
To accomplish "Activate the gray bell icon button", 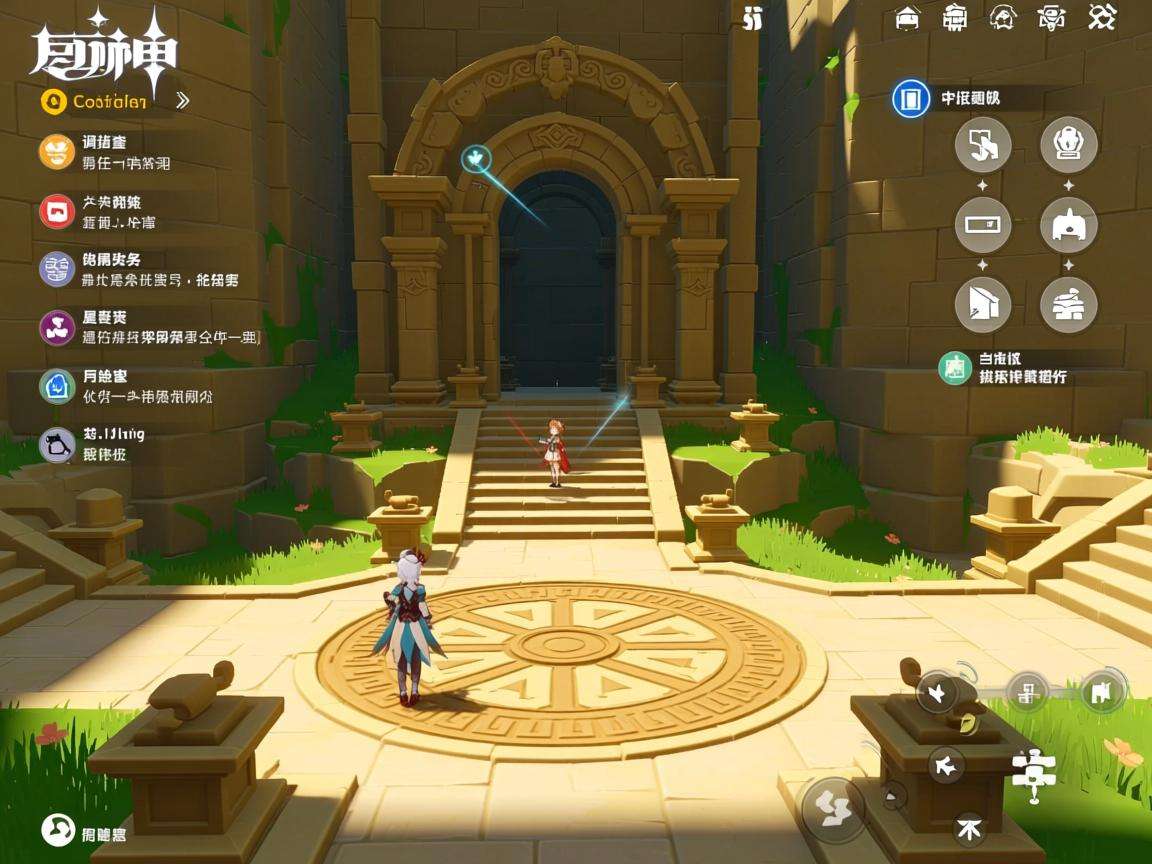I will (x=1068, y=145).
